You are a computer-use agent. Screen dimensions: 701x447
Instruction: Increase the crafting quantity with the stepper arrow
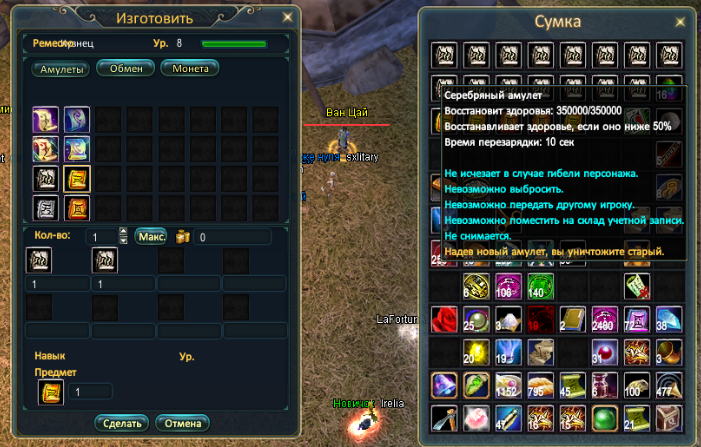pos(123,232)
